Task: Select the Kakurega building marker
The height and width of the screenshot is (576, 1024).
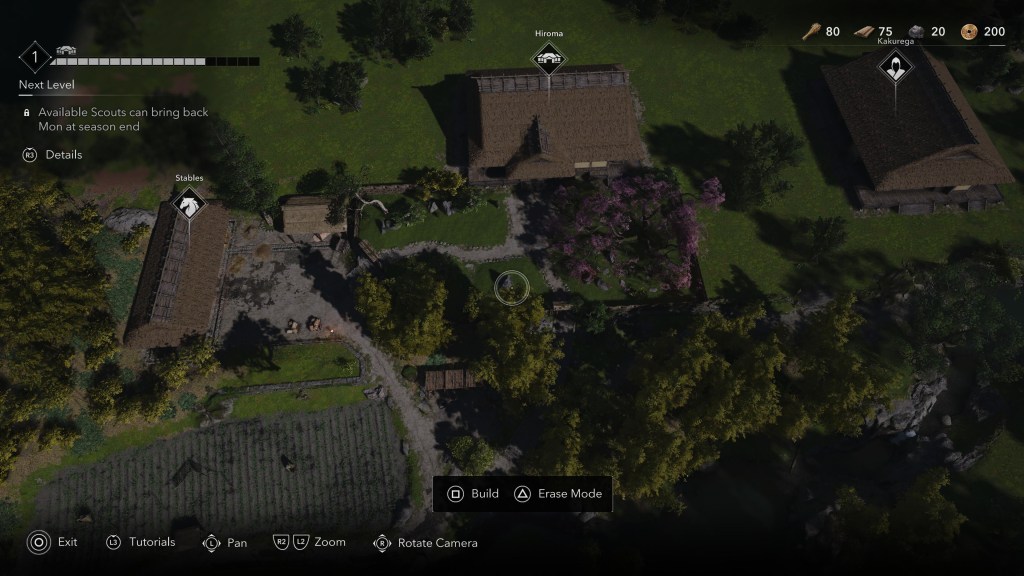Action: pos(893,69)
